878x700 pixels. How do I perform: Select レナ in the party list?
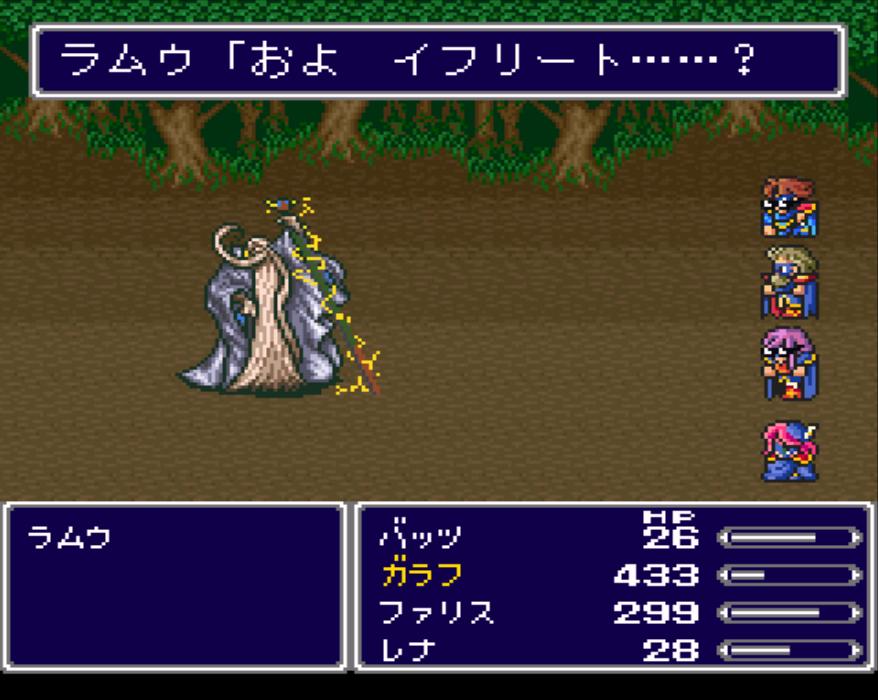point(407,650)
